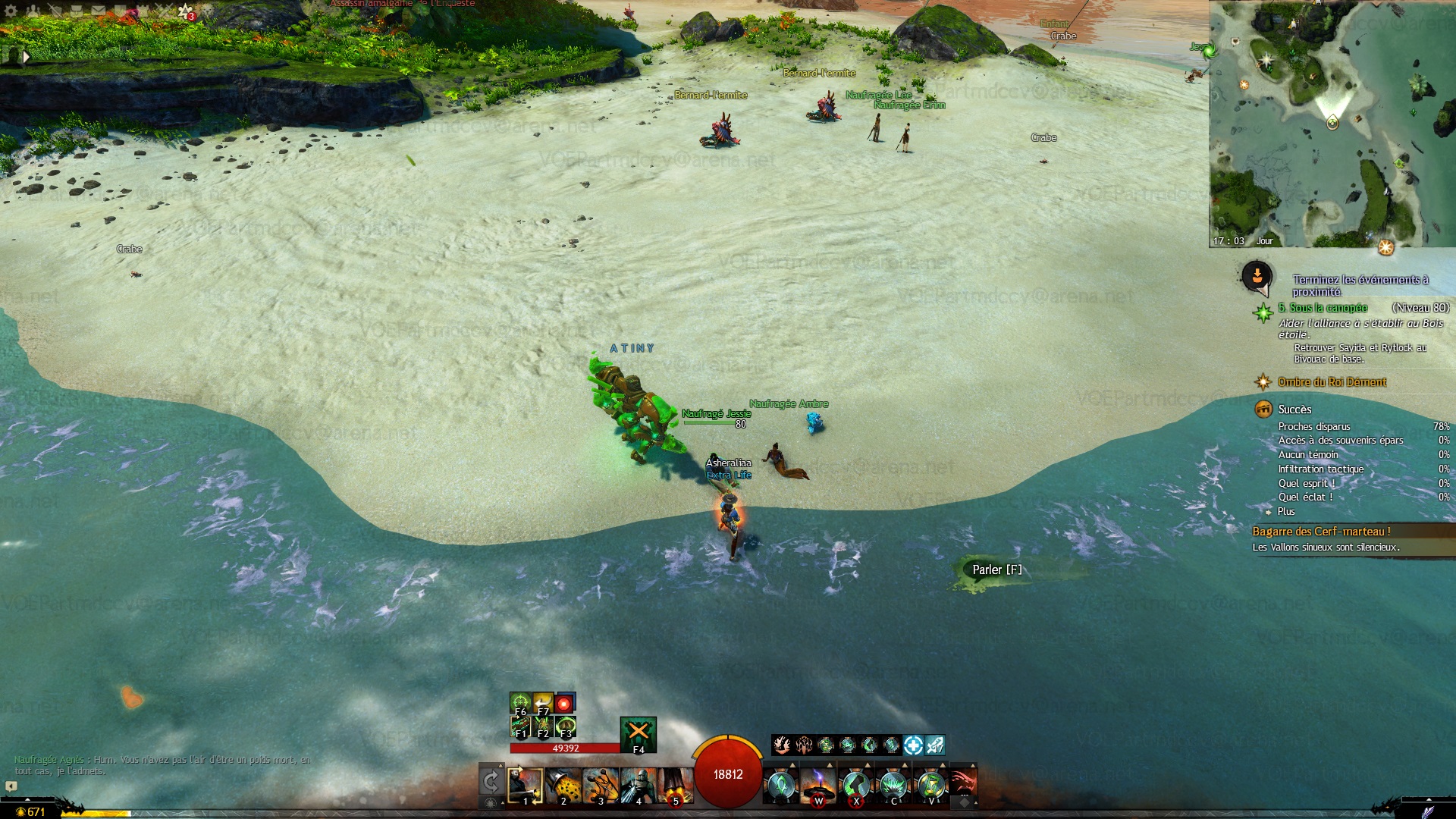Click the boat content guide icon

(x=1257, y=276)
